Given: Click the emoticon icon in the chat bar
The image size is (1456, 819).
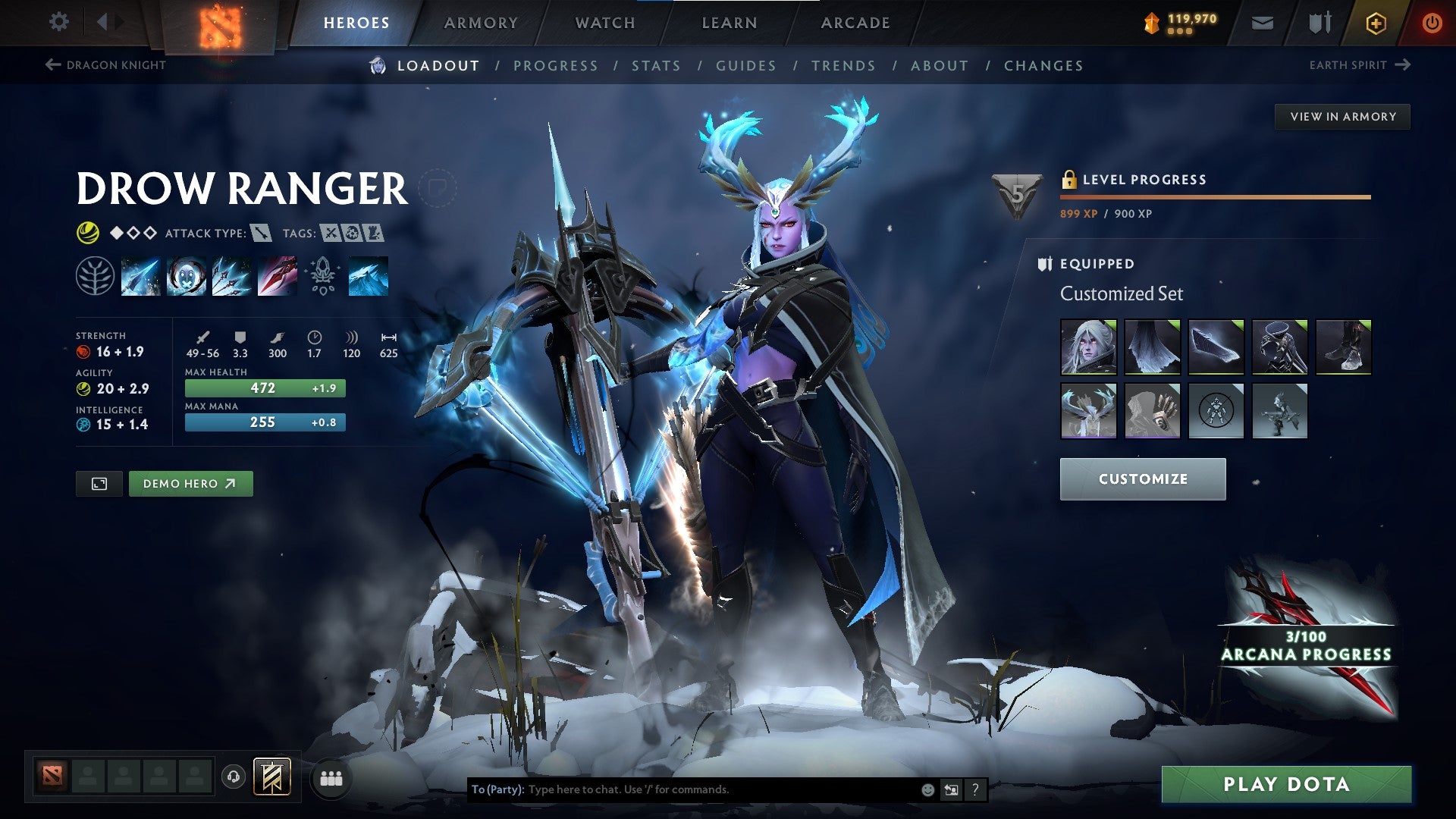Looking at the screenshot, I should [927, 789].
